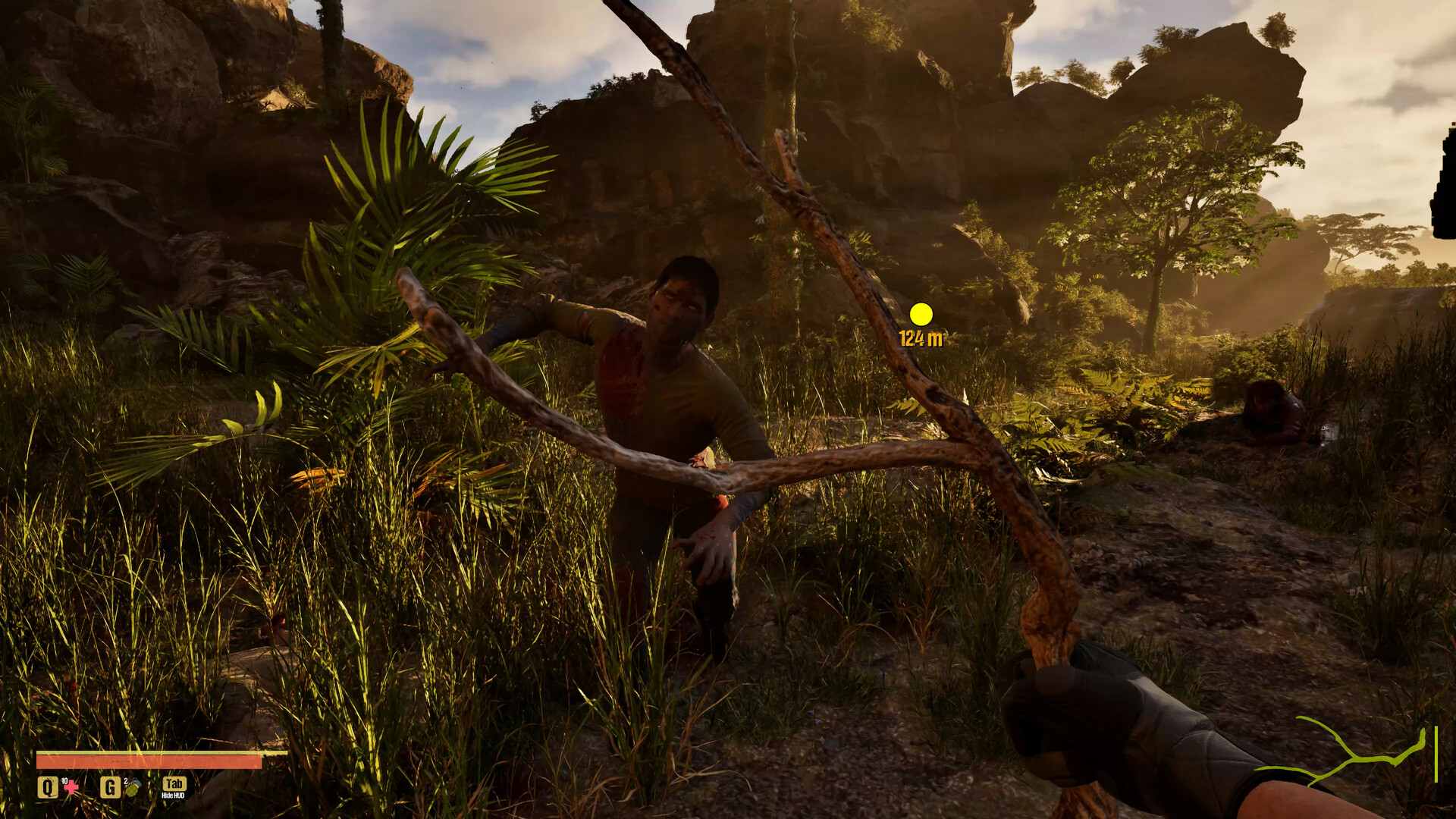Viewport: 1456px width, 819px height.
Task: Click the grenade count number 2
Action: [x=125, y=780]
